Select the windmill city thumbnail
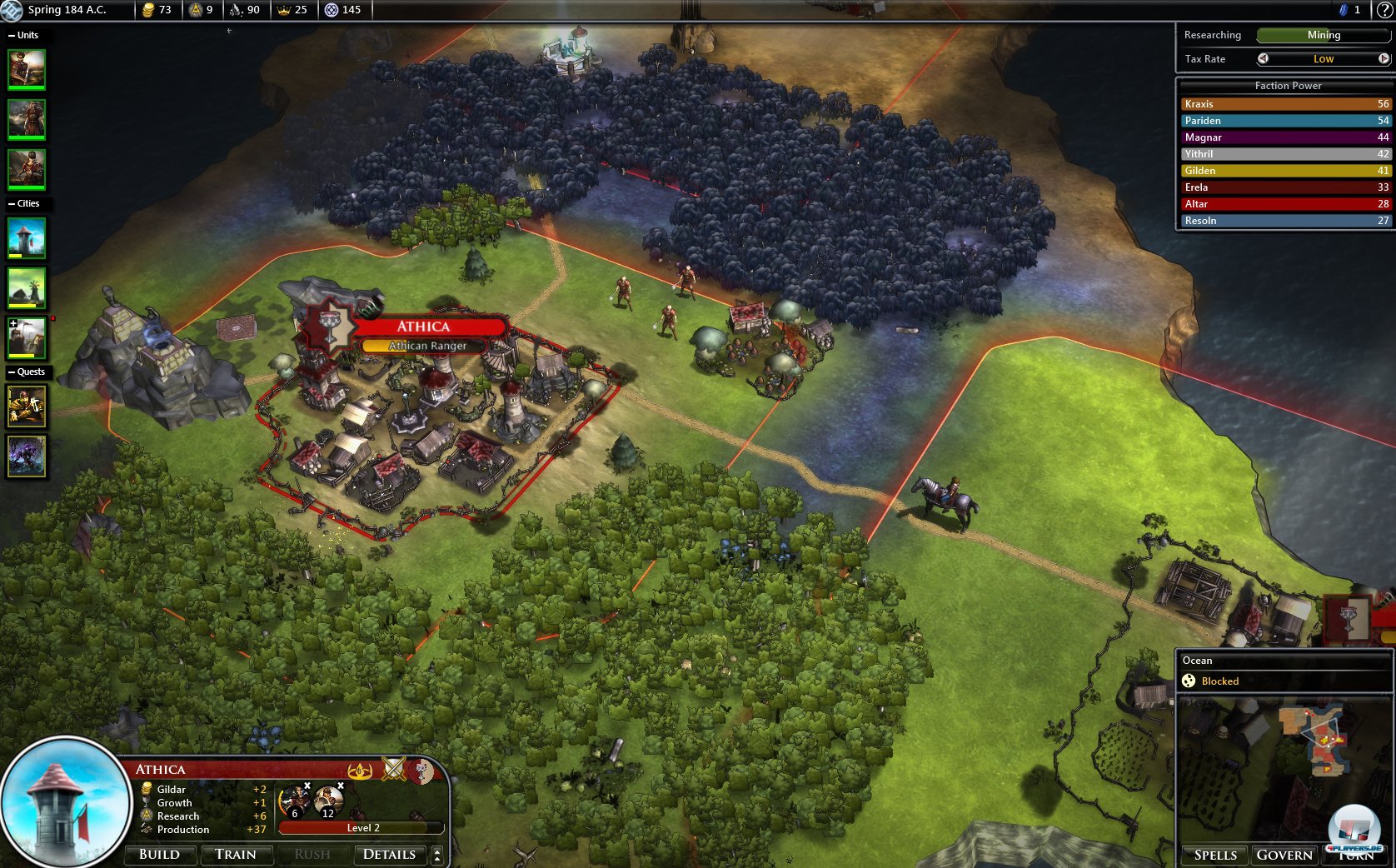Image resolution: width=1396 pixels, height=868 pixels. click(x=27, y=288)
